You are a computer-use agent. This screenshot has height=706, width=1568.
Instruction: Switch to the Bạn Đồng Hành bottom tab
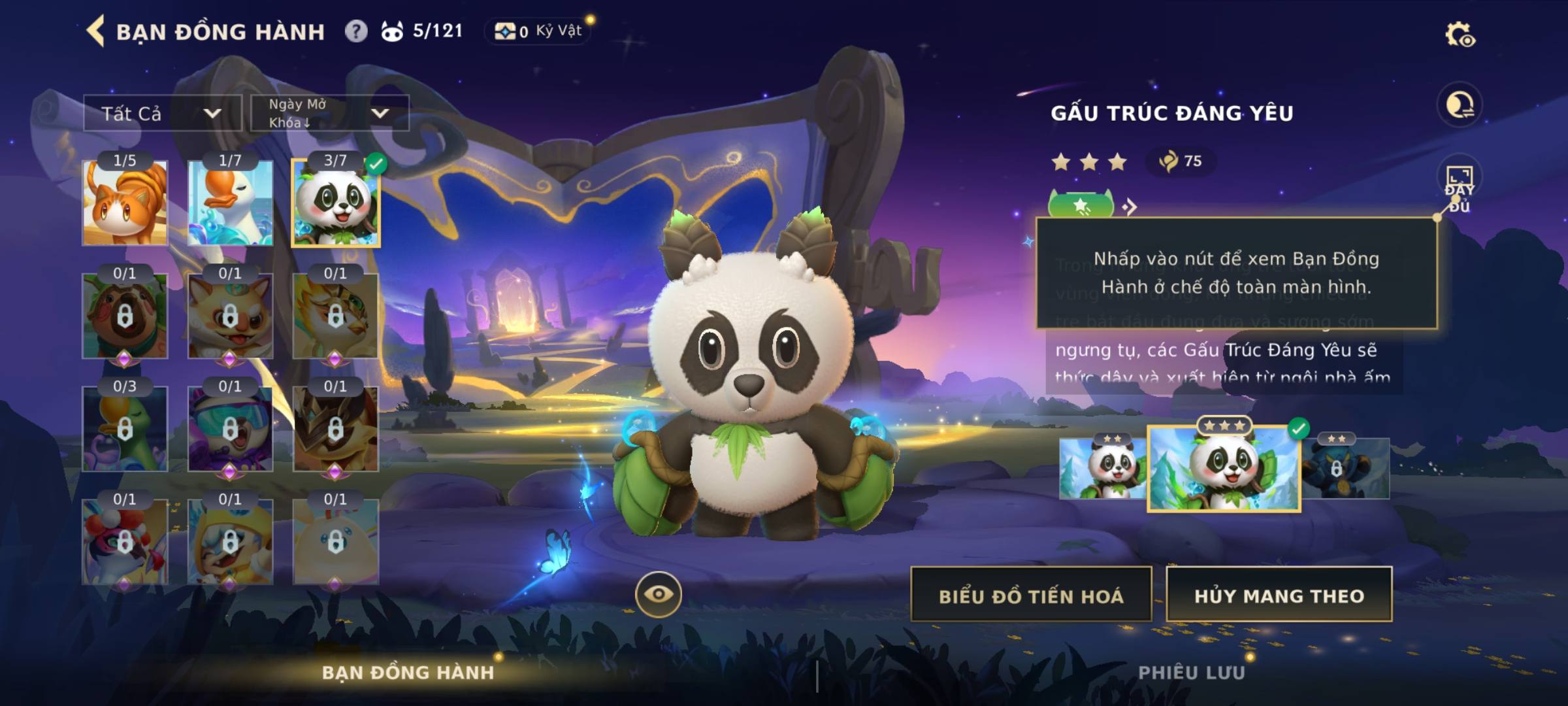tap(408, 672)
